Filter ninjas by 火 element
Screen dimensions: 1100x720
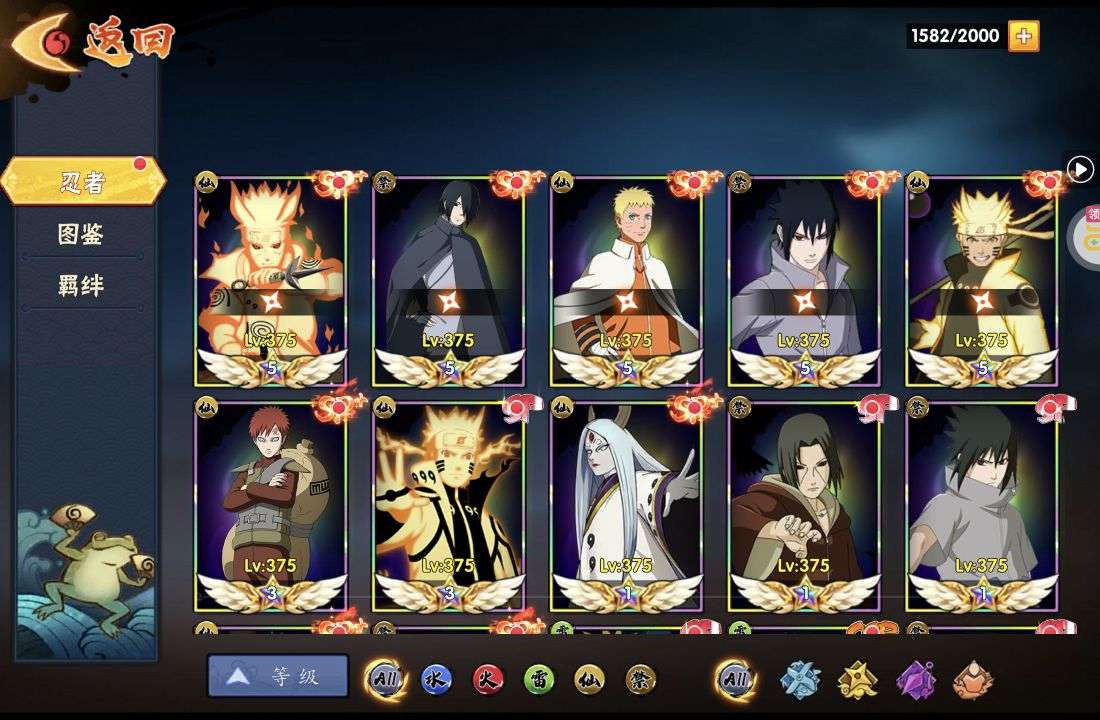point(488,679)
